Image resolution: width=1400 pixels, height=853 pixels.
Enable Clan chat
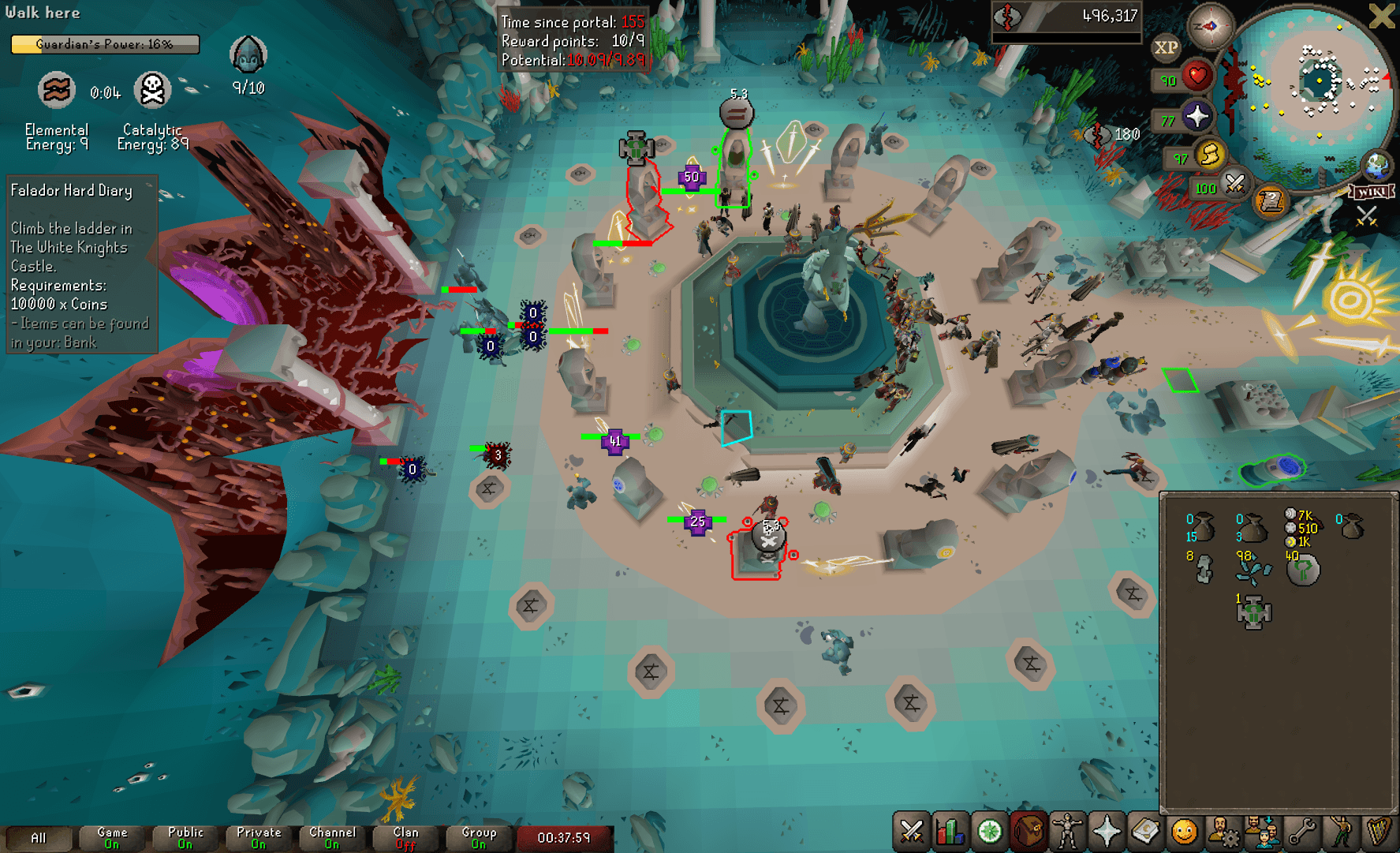coord(405,838)
